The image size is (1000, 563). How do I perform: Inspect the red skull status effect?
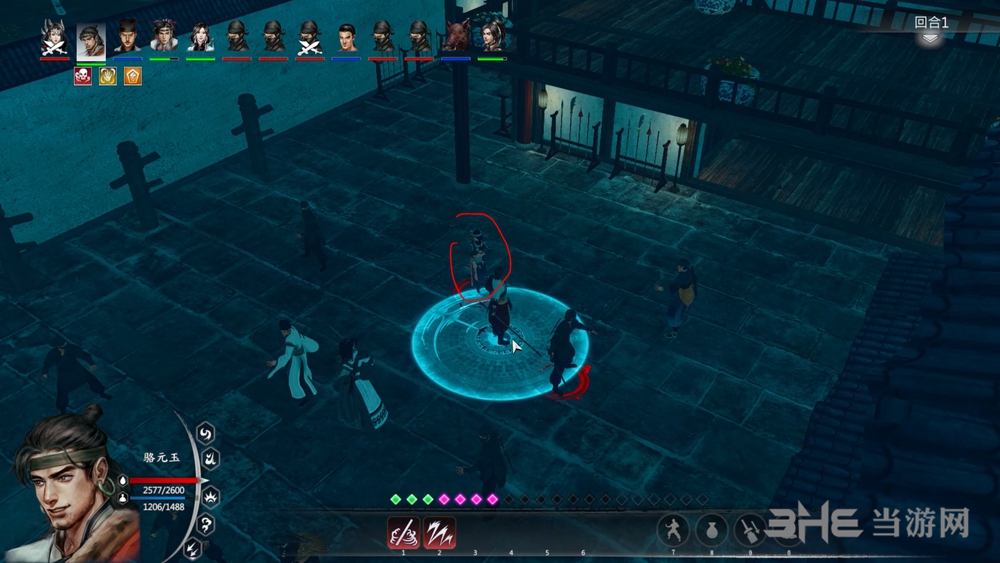[x=82, y=76]
